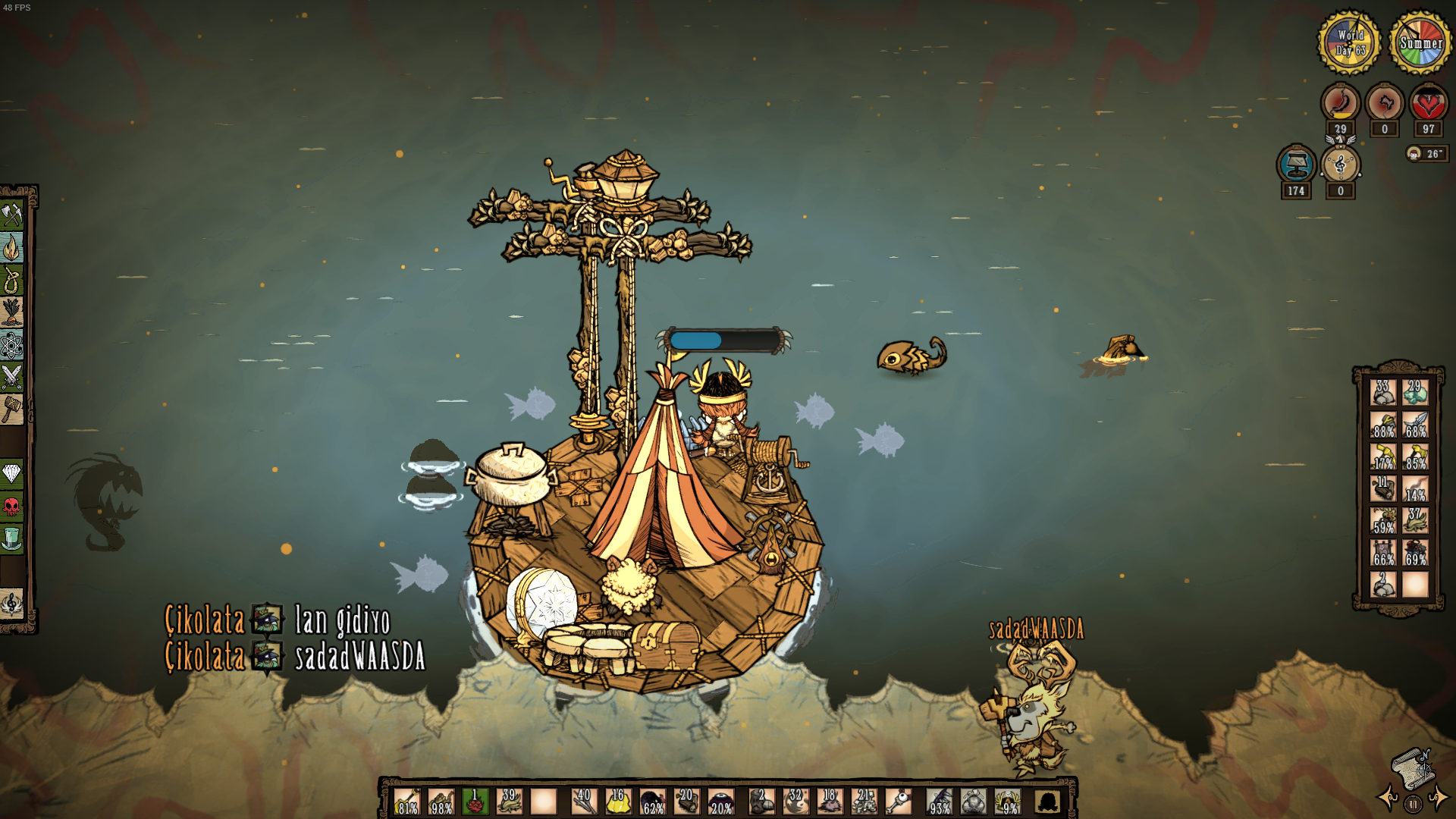Open the map scroll
The width and height of the screenshot is (1456, 819).
point(1412,767)
